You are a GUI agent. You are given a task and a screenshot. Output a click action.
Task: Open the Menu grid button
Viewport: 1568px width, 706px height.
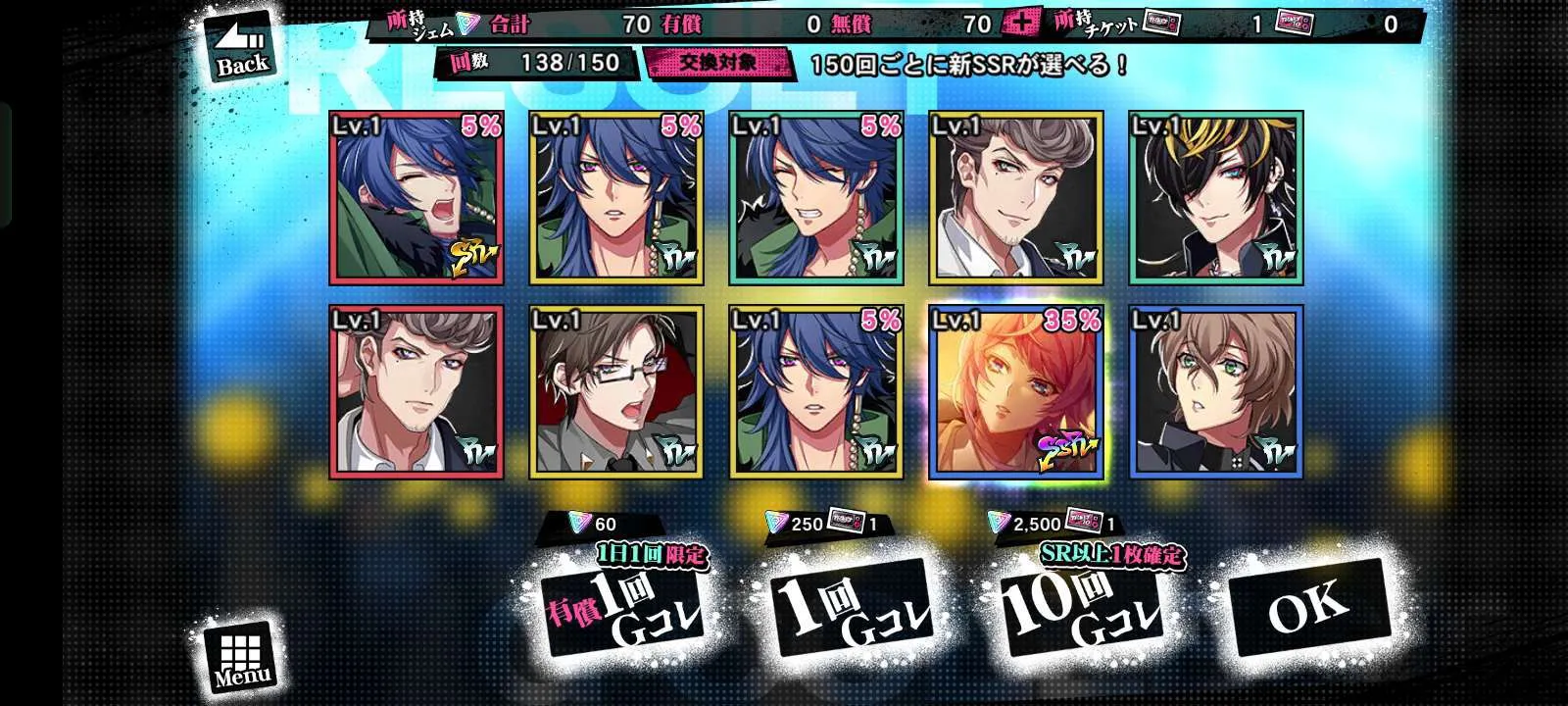click(241, 656)
